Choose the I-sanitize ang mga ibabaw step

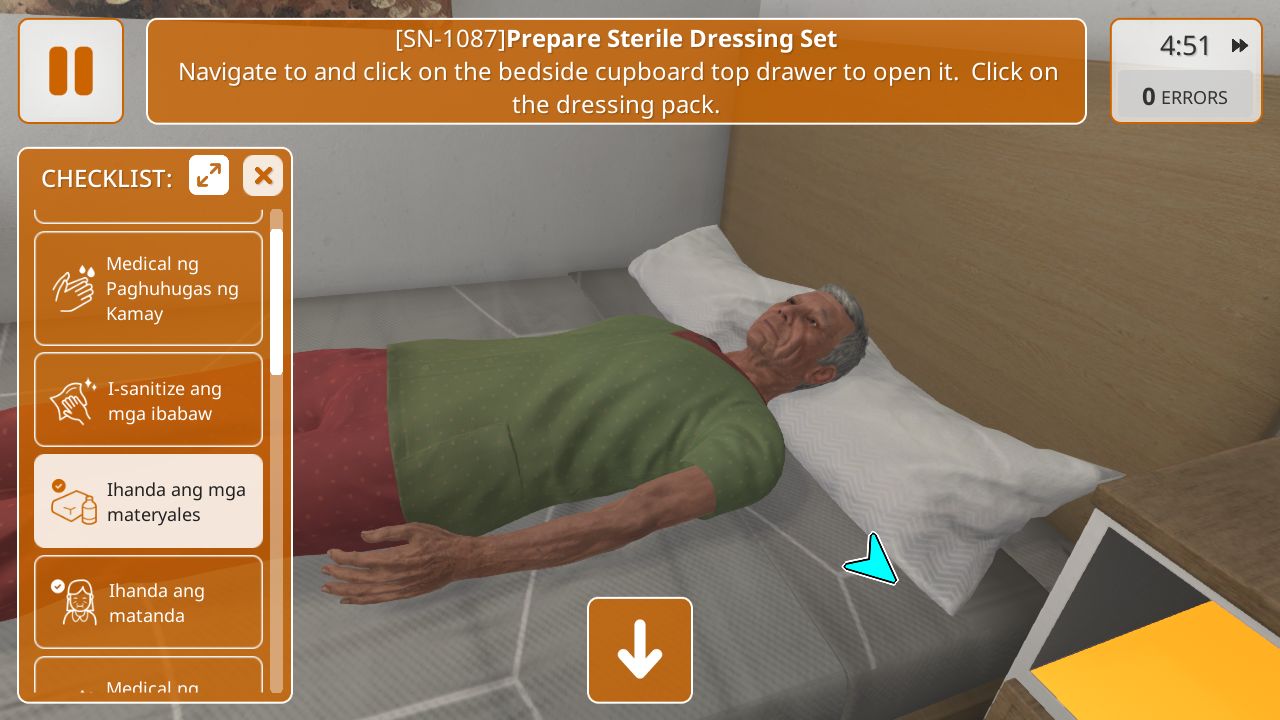(149, 400)
